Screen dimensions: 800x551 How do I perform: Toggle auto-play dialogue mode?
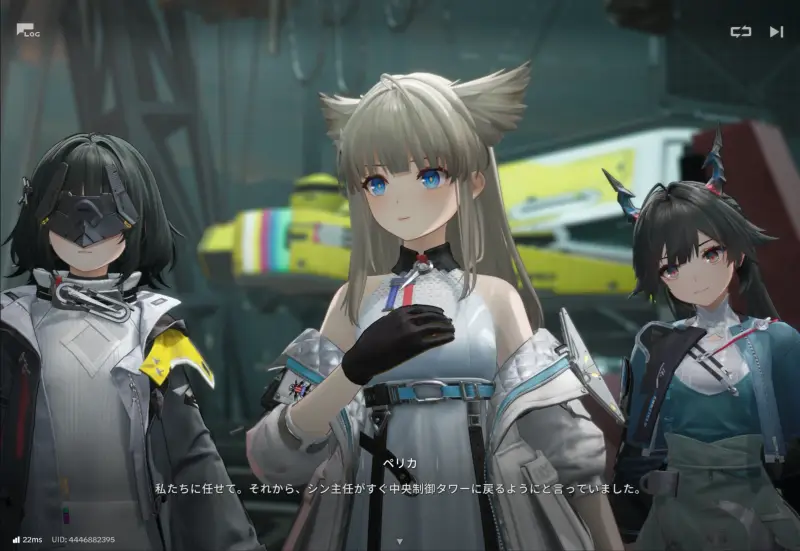(x=740, y=31)
